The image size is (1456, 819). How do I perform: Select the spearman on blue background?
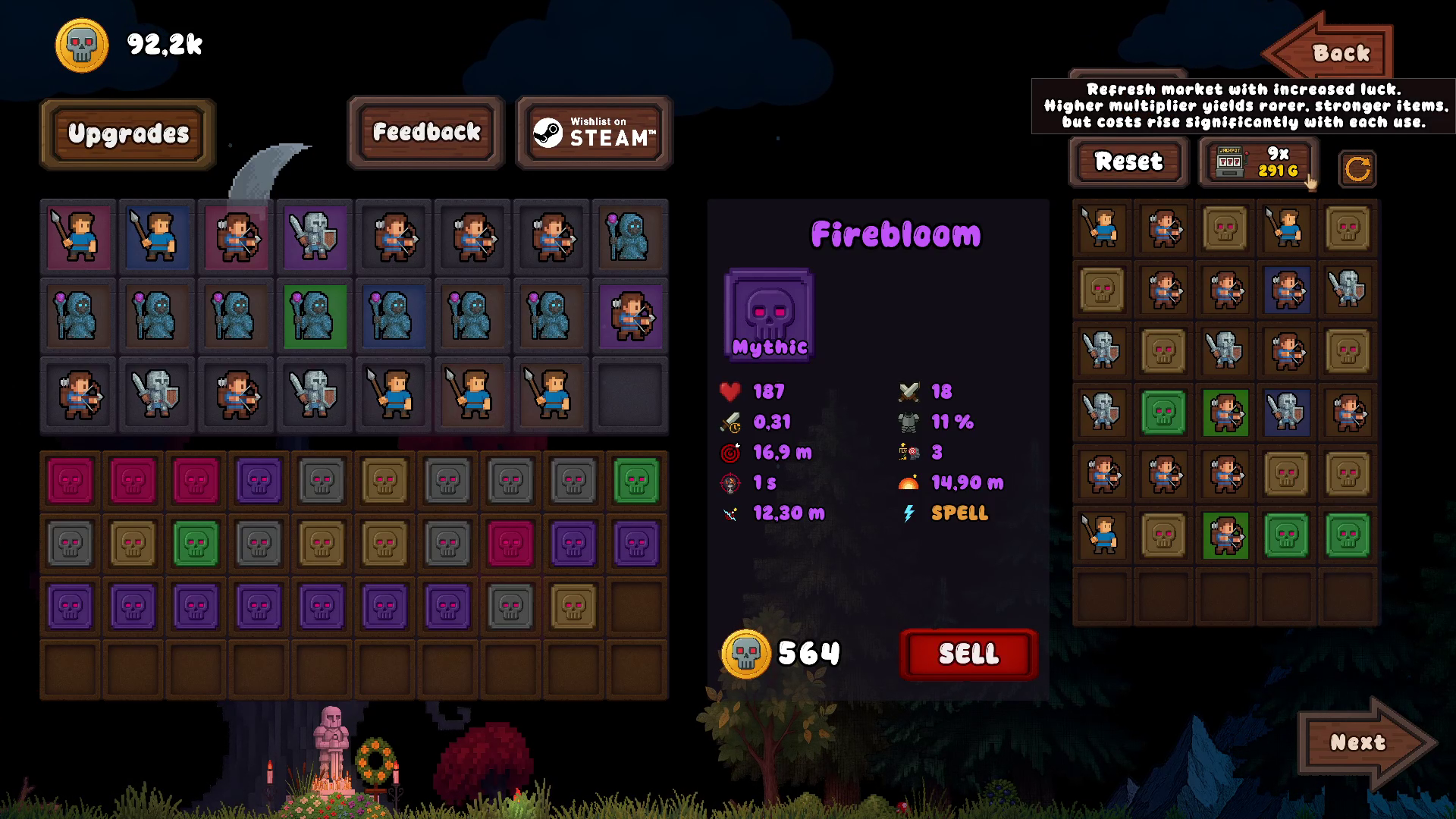tap(158, 237)
